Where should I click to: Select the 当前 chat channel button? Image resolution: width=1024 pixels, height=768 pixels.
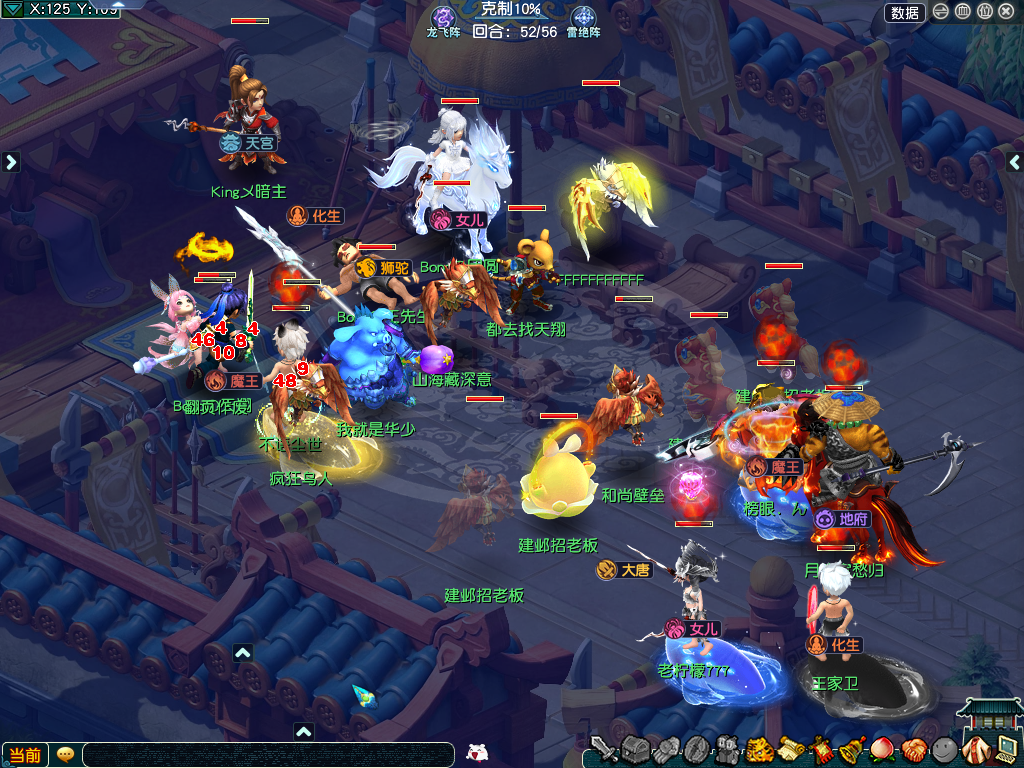(x=26, y=755)
